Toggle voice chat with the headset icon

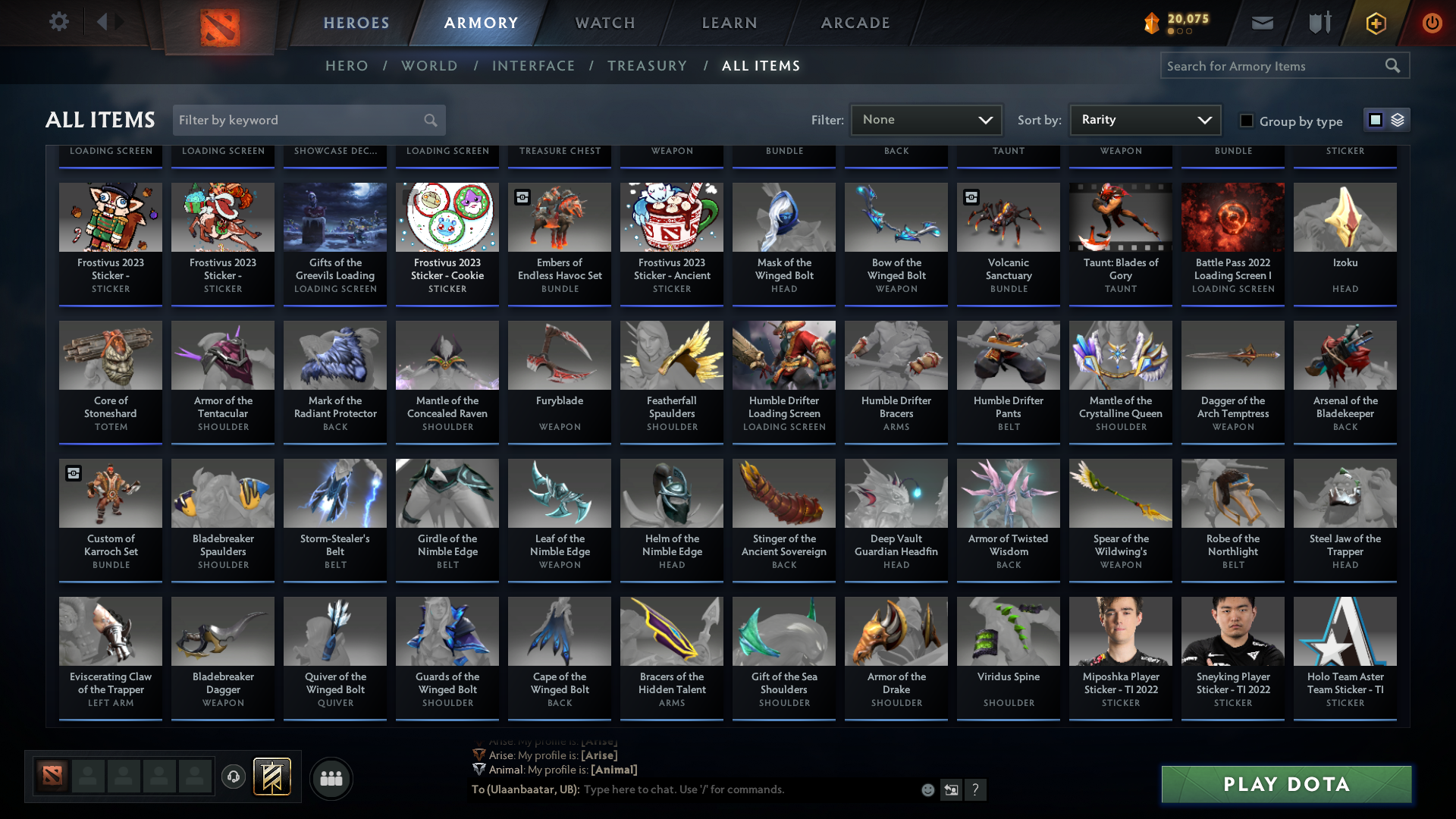pos(233,777)
